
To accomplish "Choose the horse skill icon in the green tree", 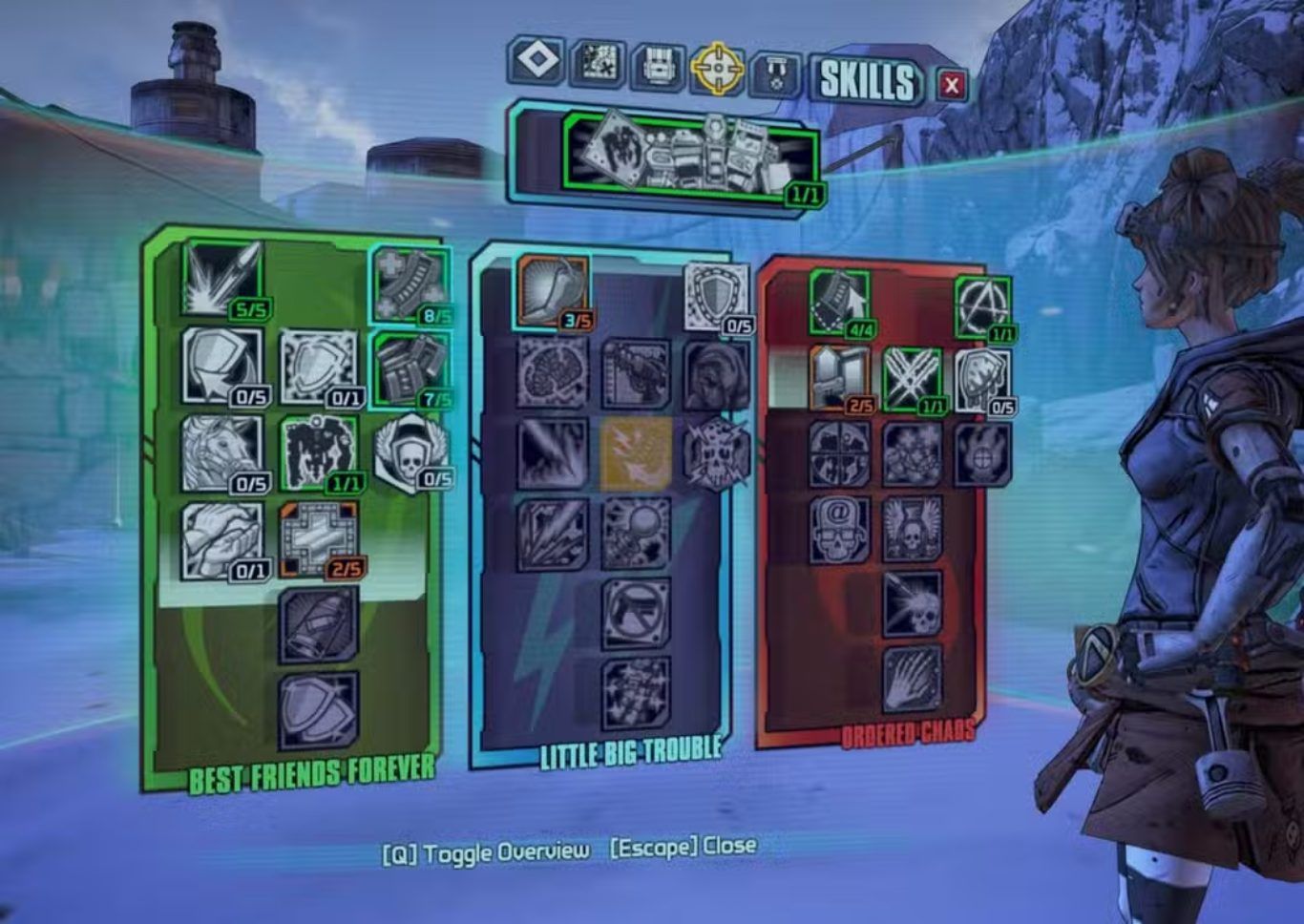I will pyautogui.click(x=221, y=452).
